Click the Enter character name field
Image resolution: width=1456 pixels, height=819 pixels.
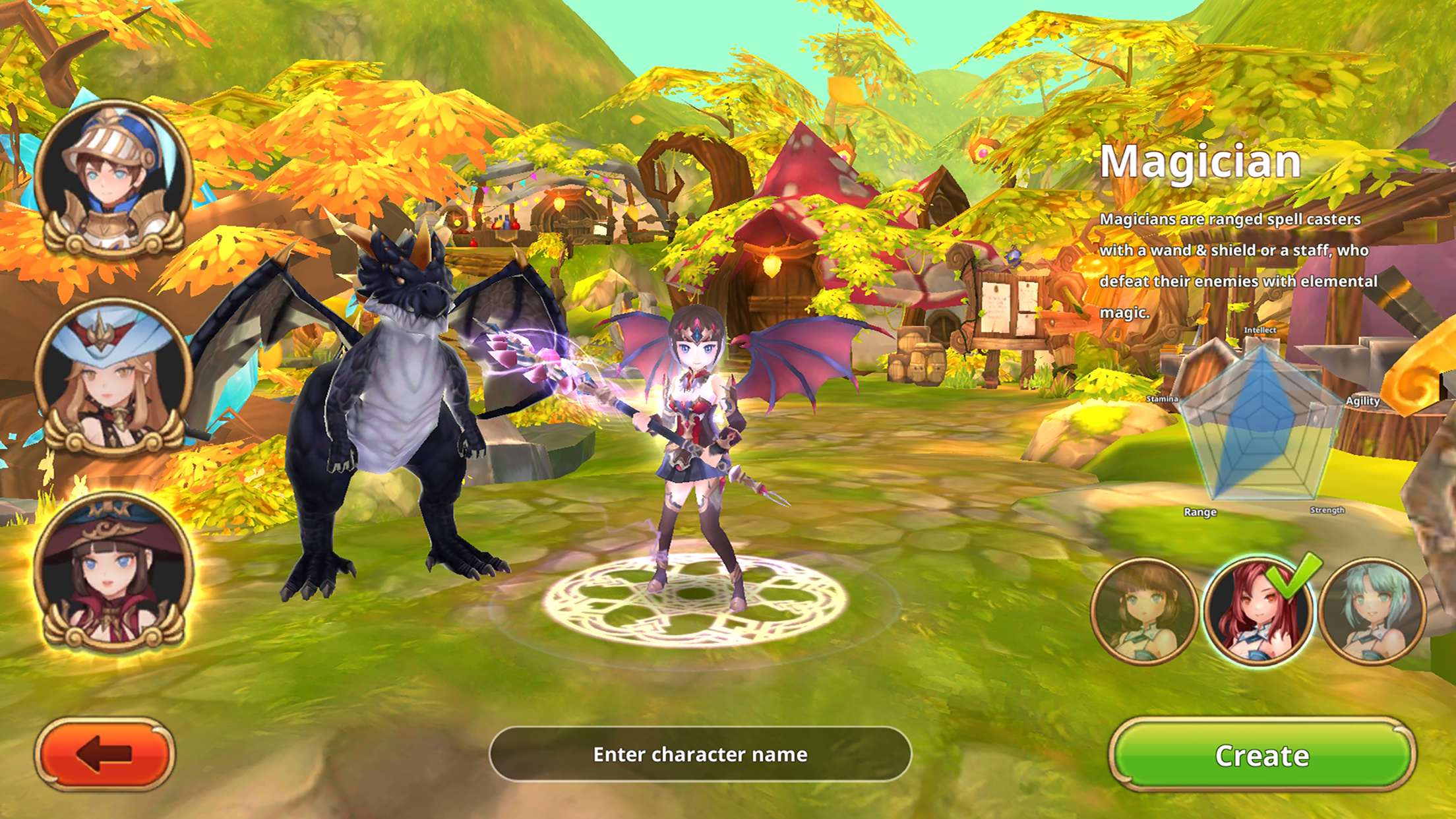(700, 754)
